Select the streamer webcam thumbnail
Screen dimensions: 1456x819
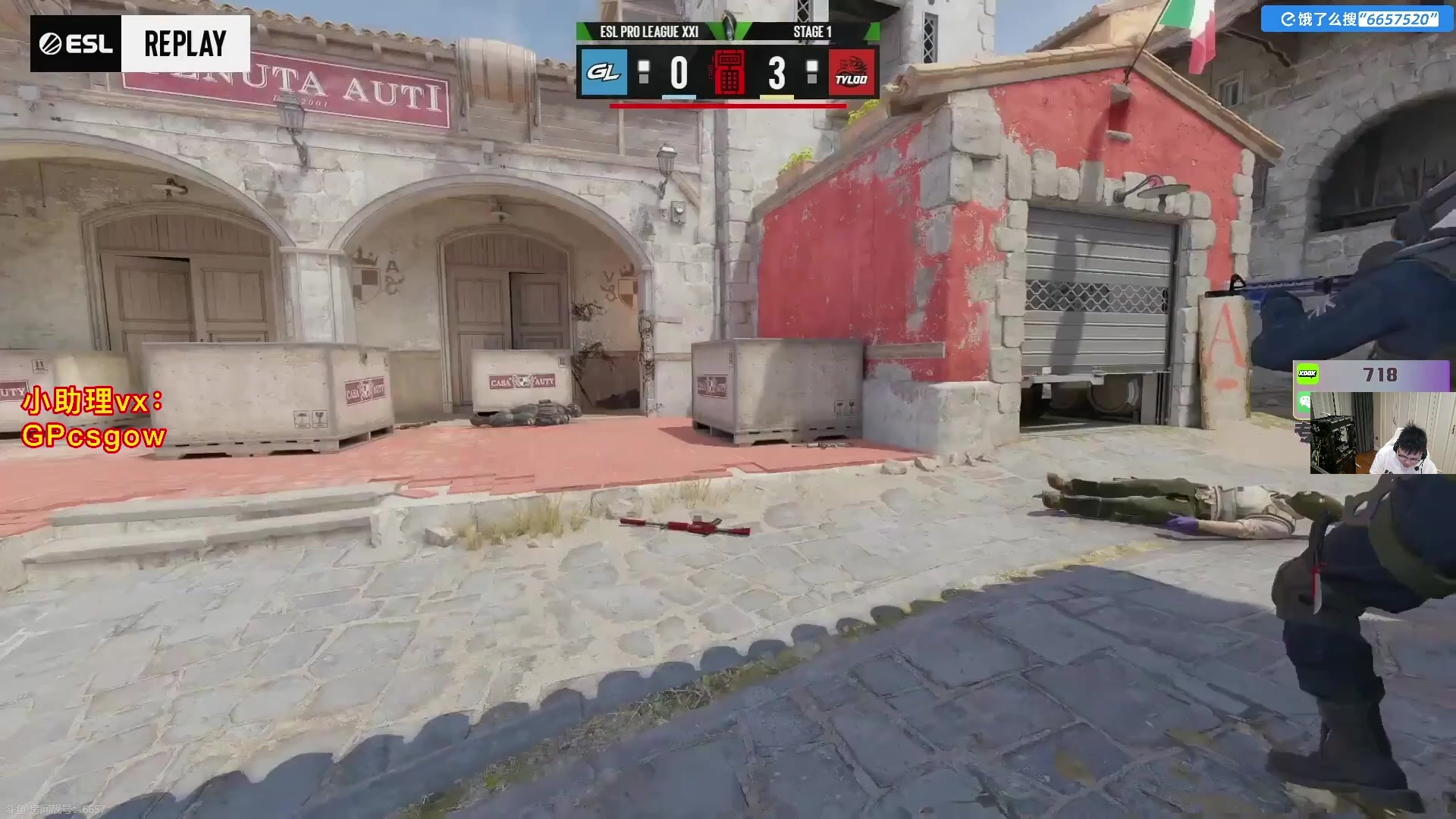click(x=1374, y=433)
